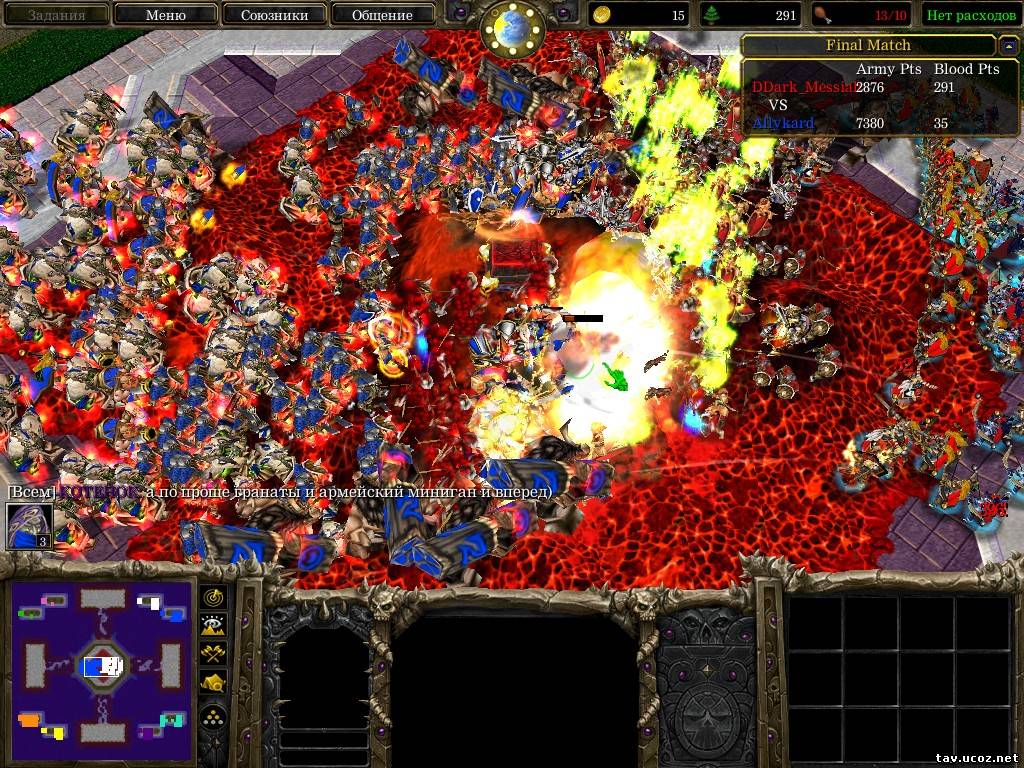Activate the minimap signal ping button
1024x768 pixels.
pos(213,597)
